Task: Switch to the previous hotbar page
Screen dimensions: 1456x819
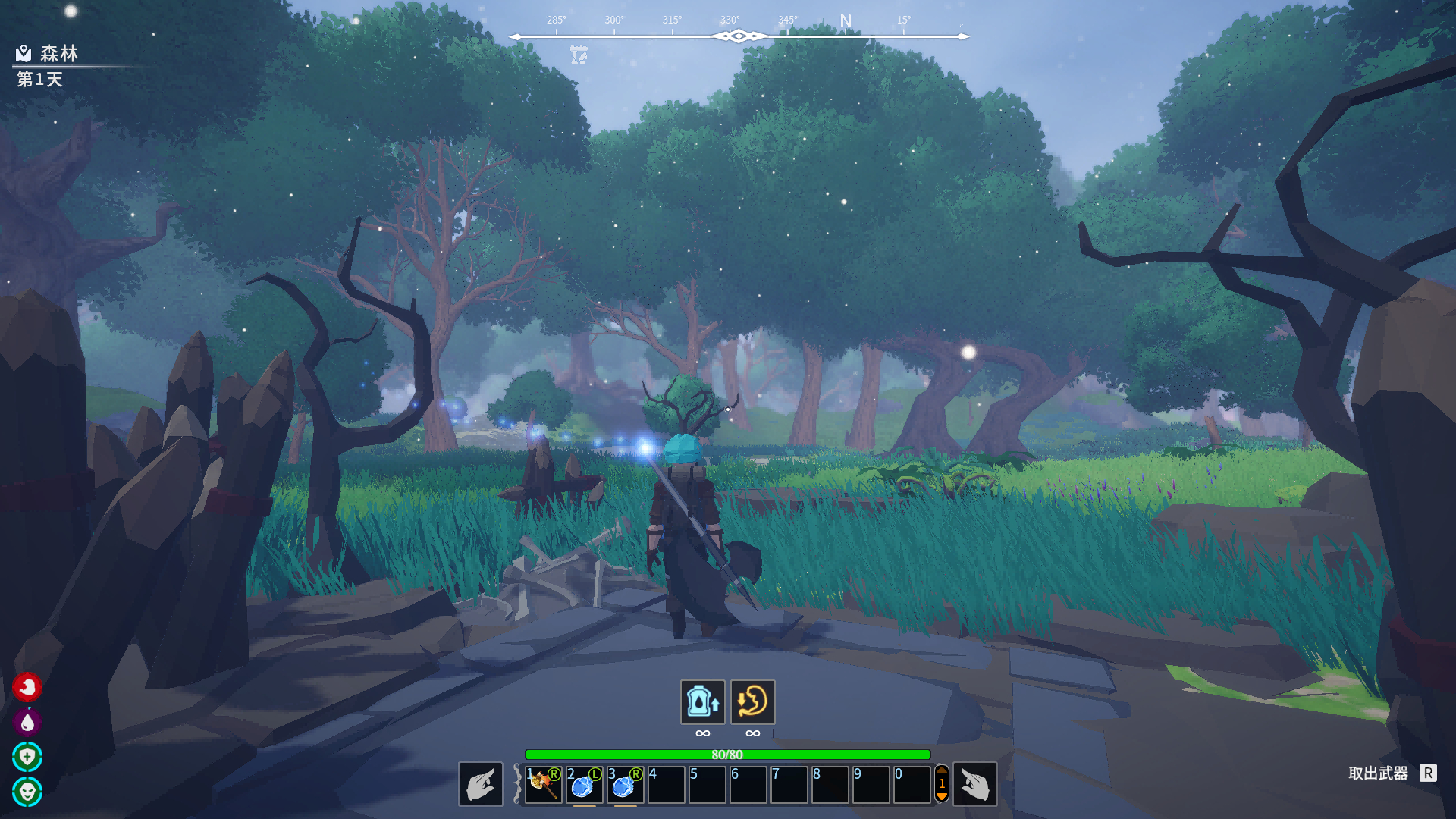Action: tap(942, 770)
